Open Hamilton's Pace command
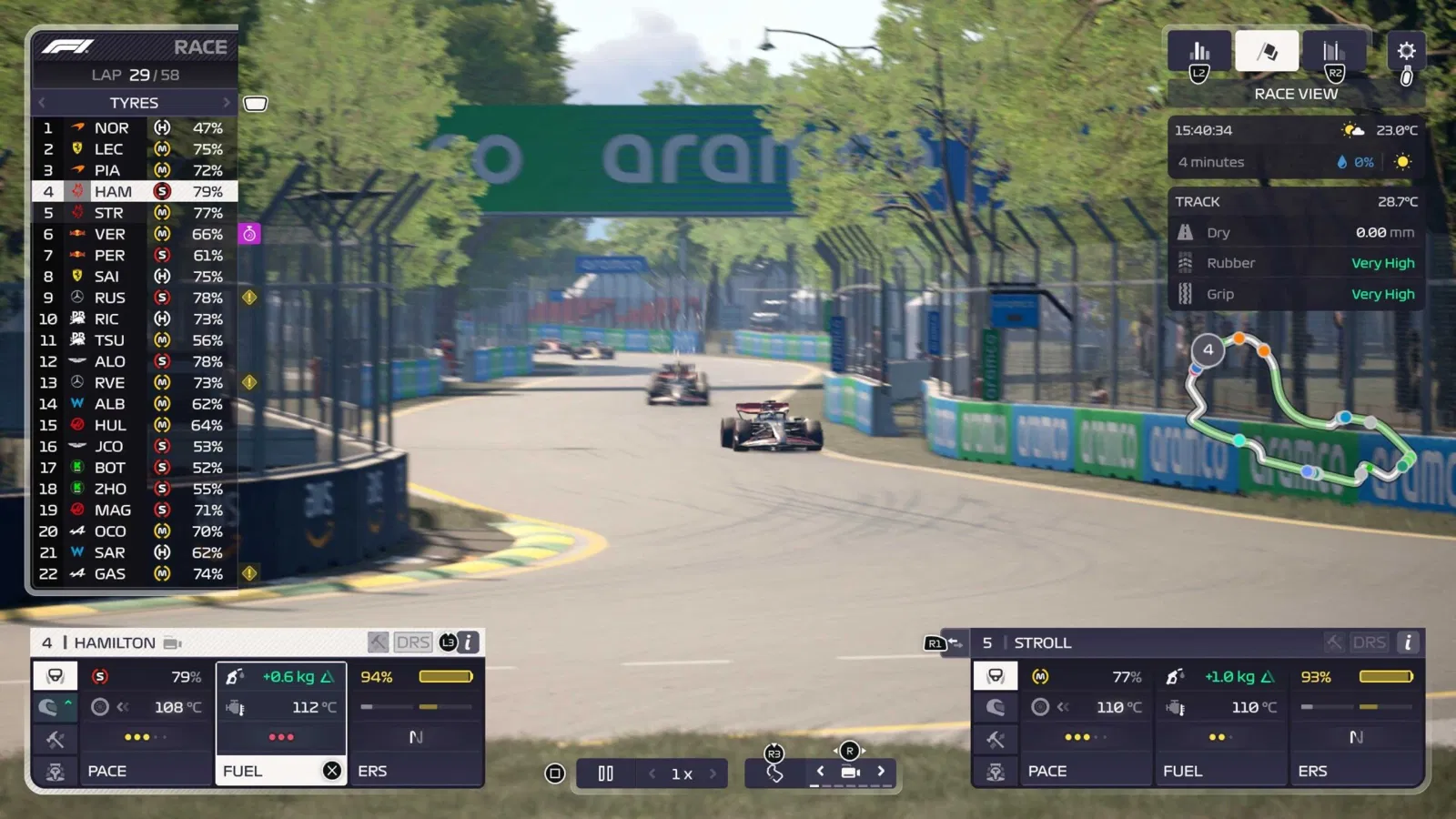1456x819 pixels. pos(146,771)
